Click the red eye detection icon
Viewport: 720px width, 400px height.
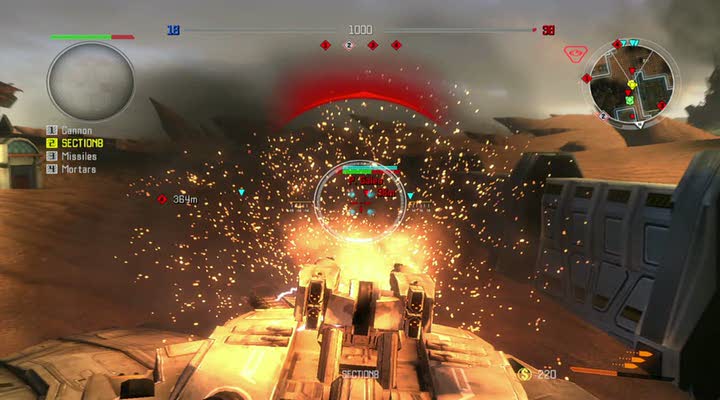(573, 52)
